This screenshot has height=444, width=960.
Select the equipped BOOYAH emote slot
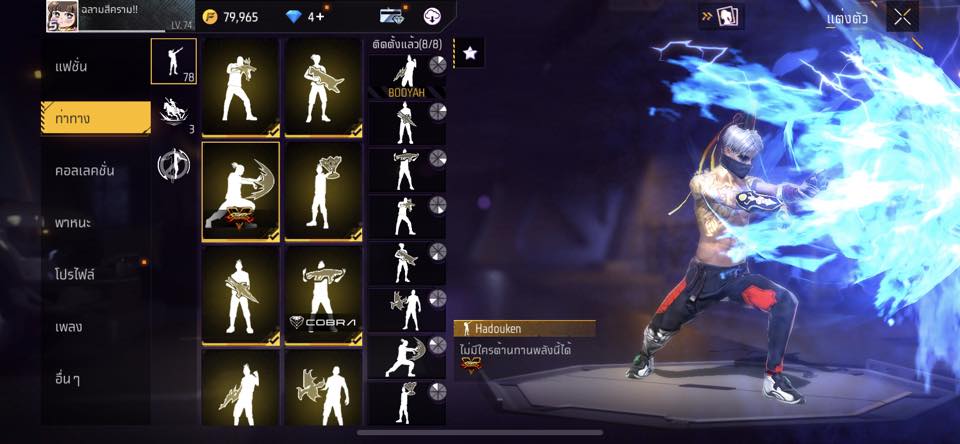407,76
